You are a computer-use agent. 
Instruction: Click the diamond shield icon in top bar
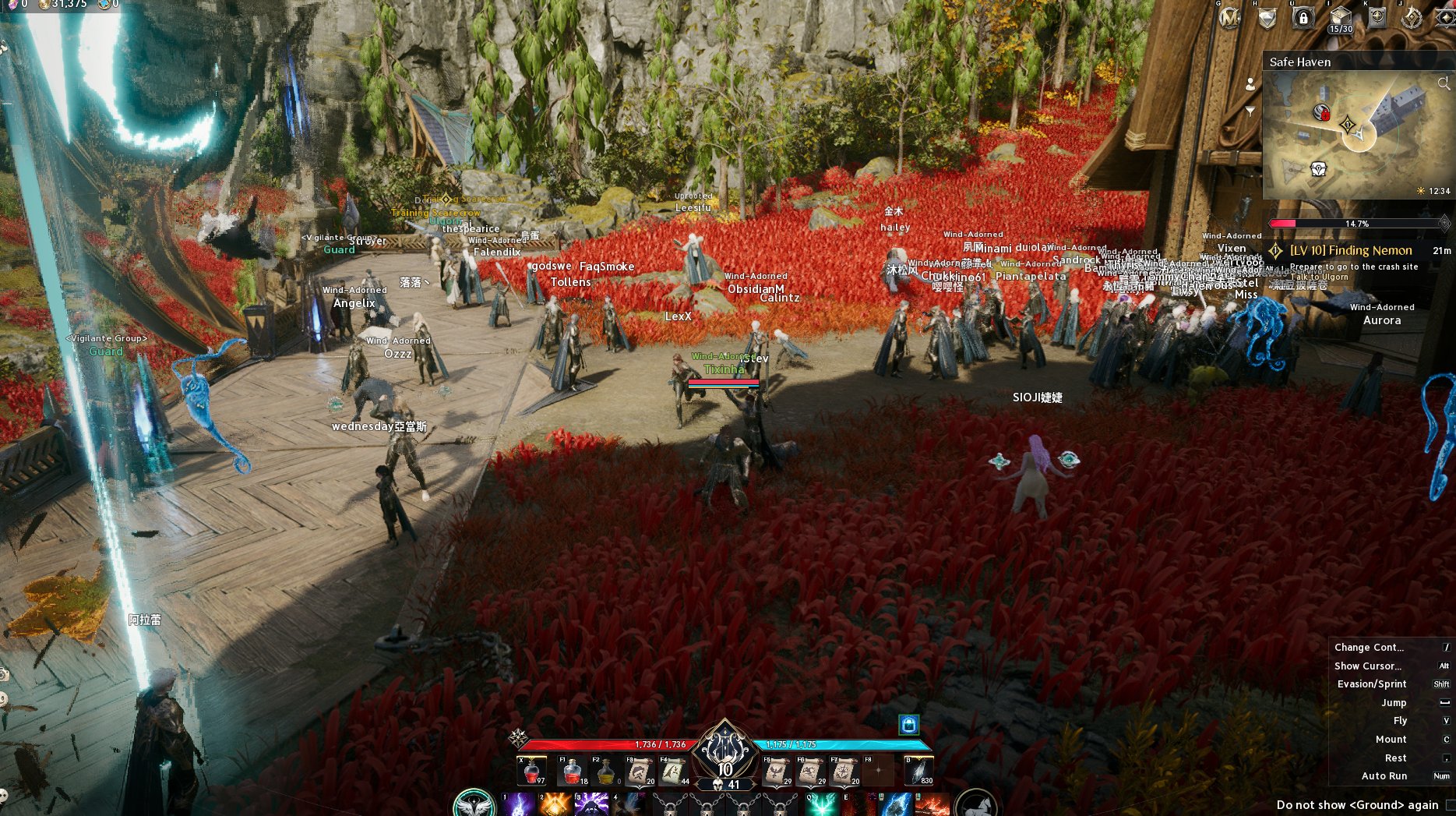pos(1267,17)
